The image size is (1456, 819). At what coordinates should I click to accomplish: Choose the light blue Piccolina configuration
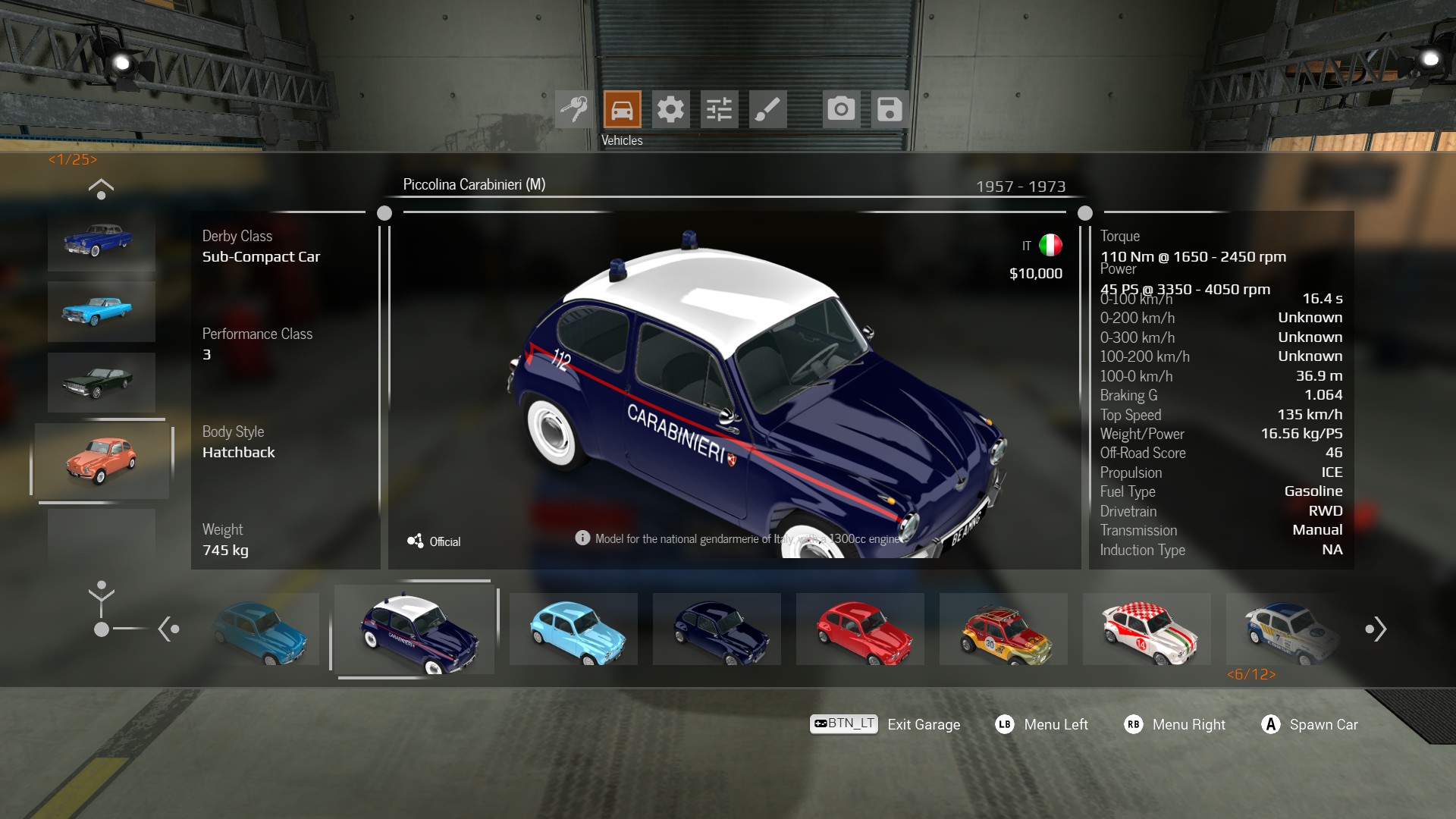click(573, 629)
